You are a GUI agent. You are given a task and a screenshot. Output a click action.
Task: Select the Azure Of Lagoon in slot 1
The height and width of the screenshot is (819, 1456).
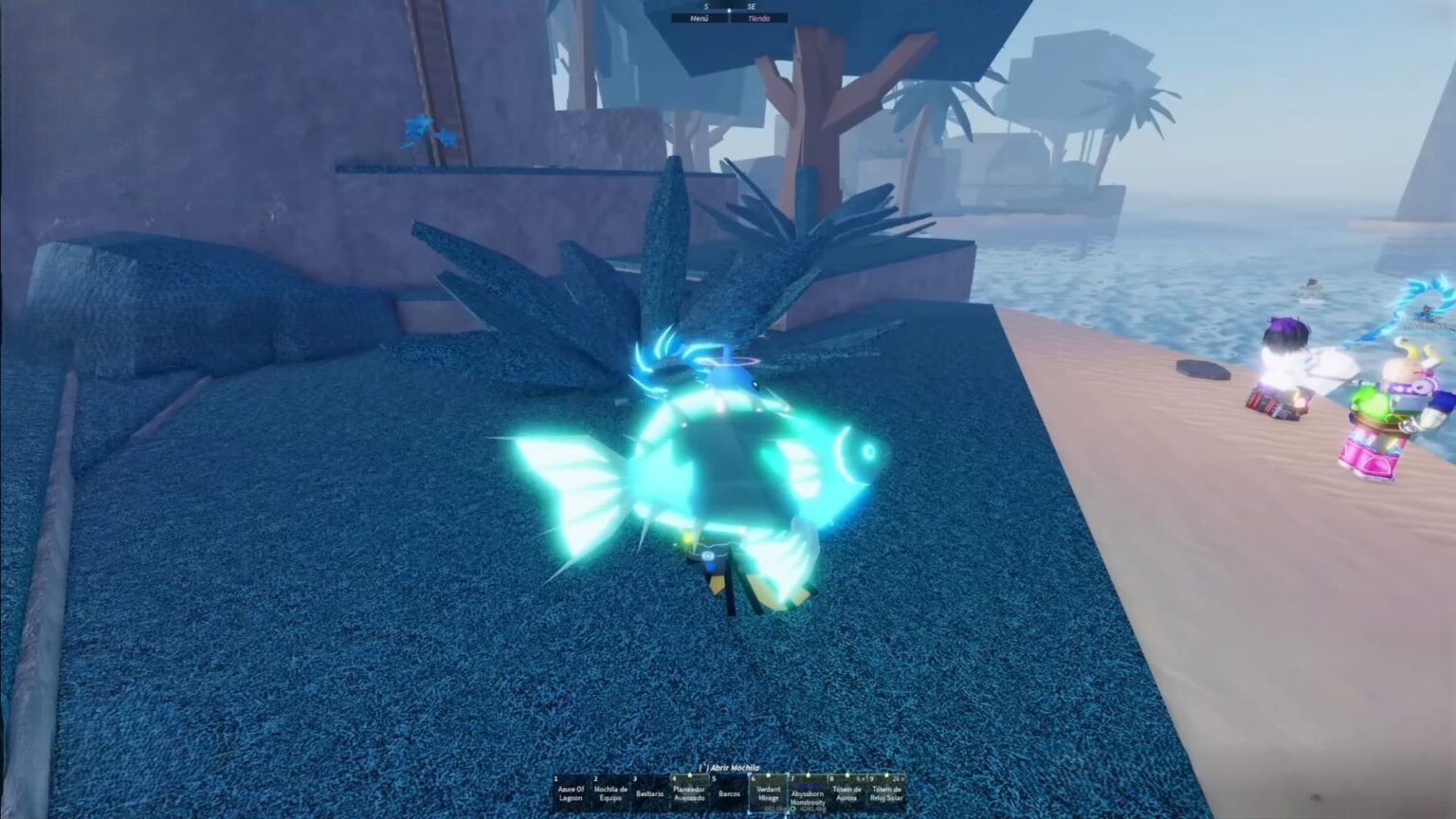point(571,793)
